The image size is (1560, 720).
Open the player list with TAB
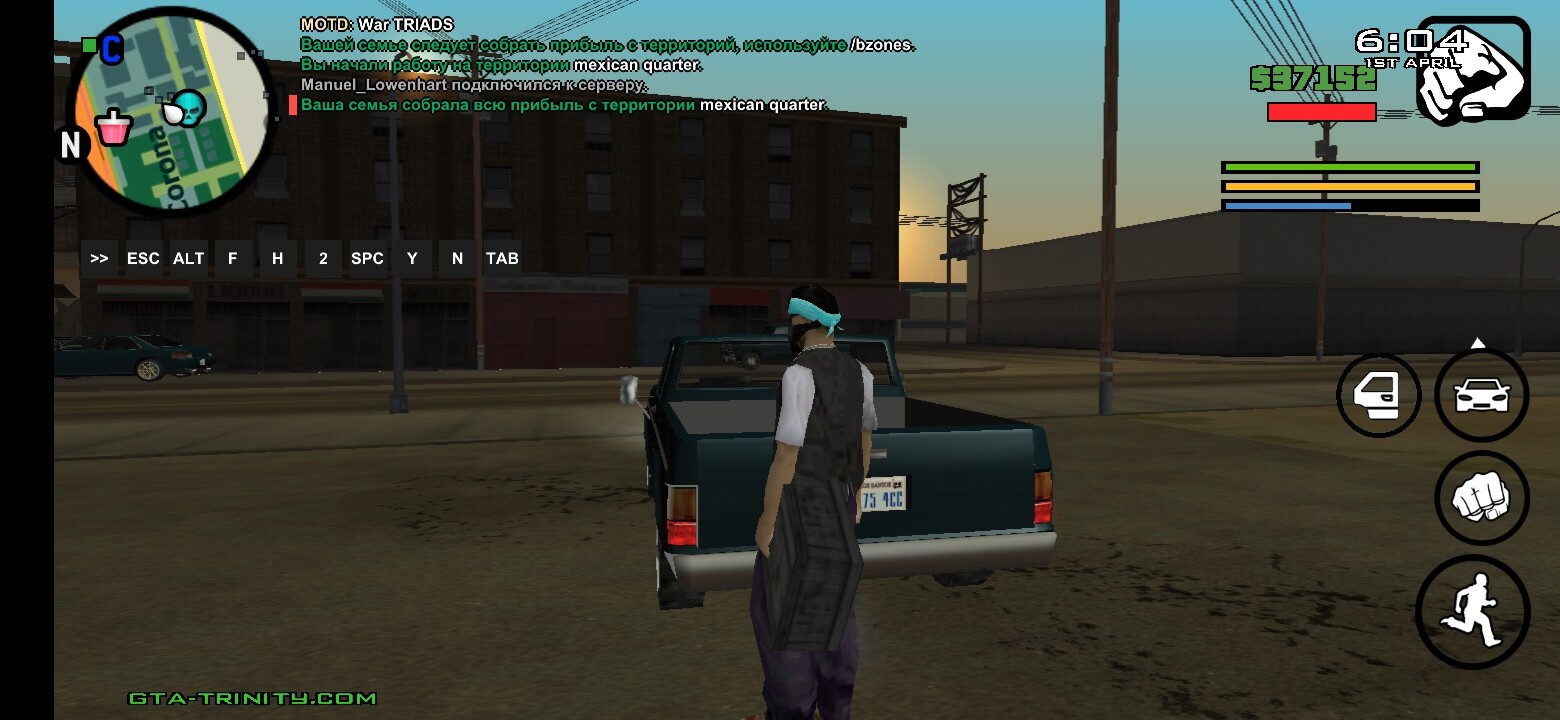point(502,258)
